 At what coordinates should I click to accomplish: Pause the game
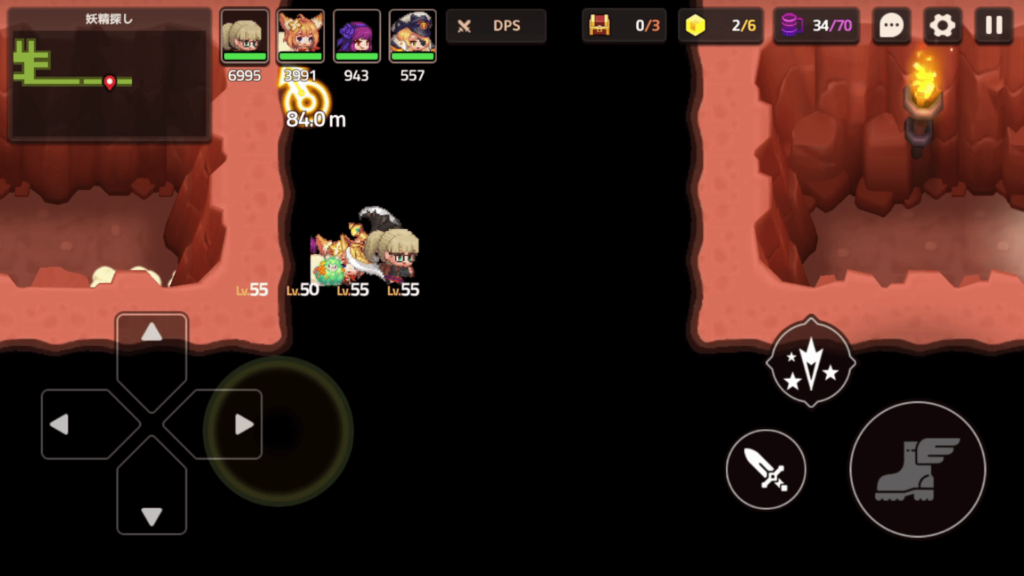point(994,26)
